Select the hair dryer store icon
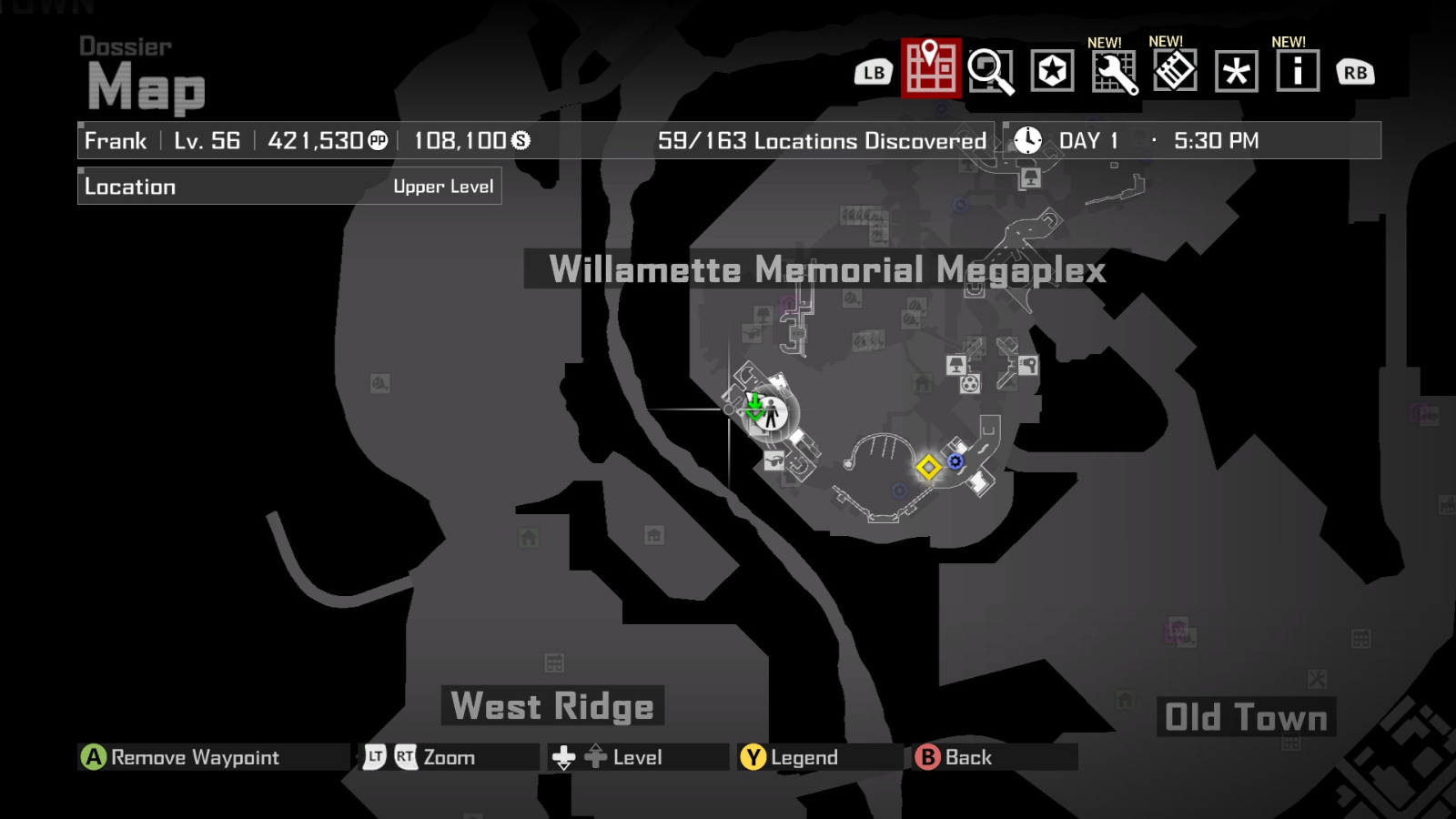 (1028, 366)
